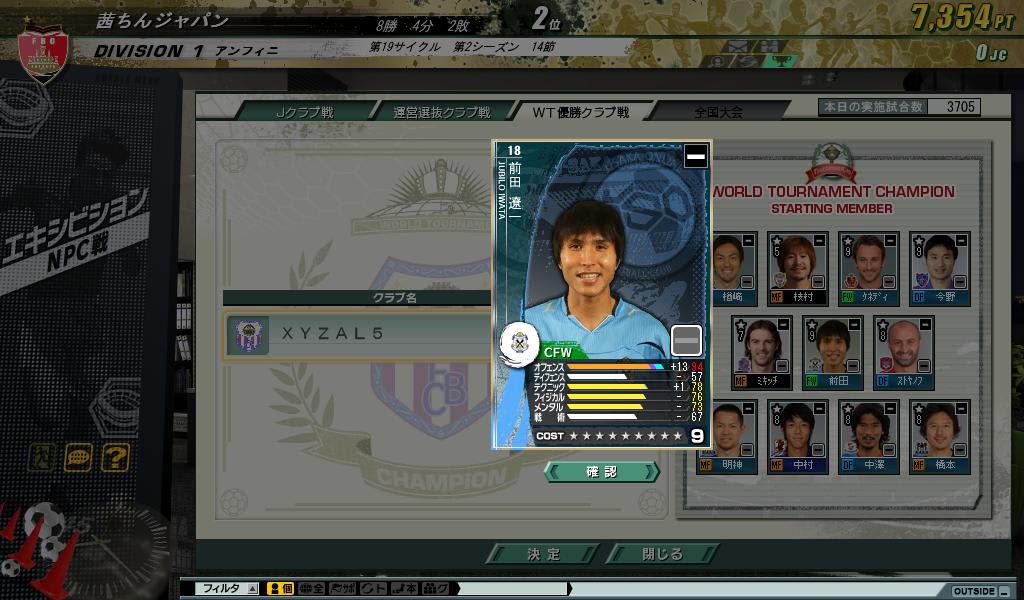Switch to the Jクラブ戦 tab
1024x600 pixels.
click(304, 112)
